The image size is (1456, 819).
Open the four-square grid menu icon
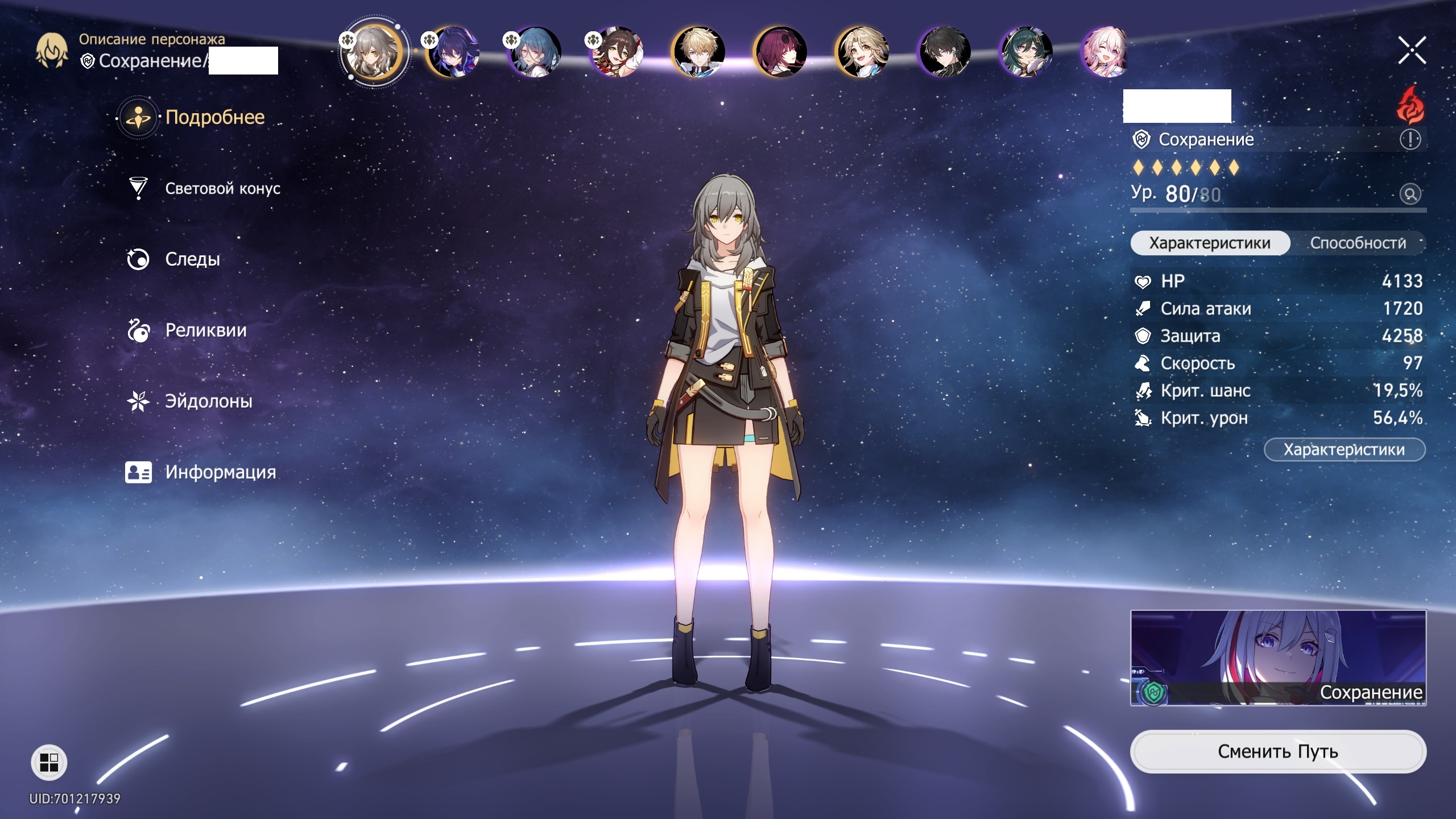(49, 762)
